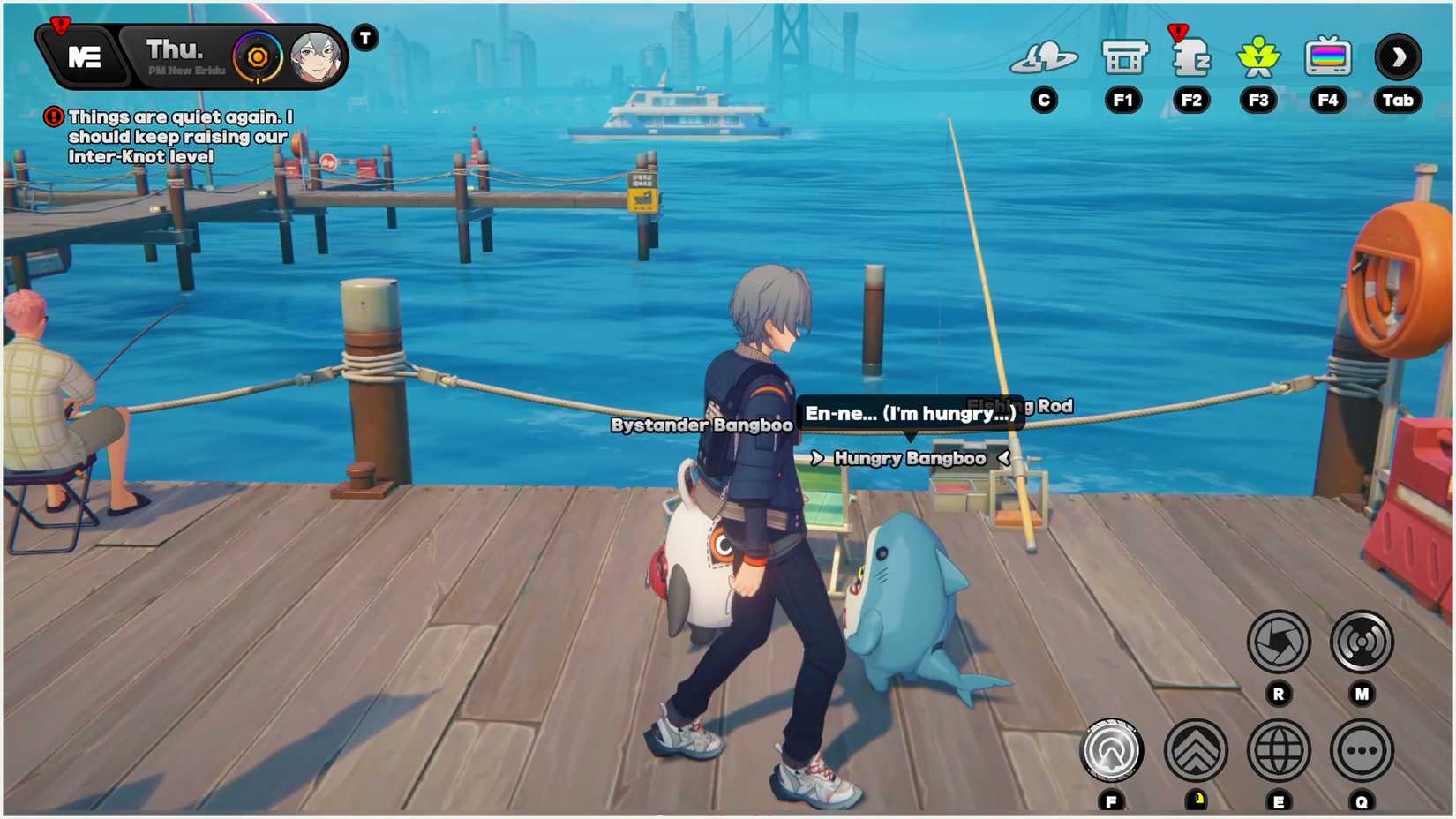This screenshot has height=819, width=1456.
Task: Open more actions via the ellipsis icon above Q
Action: 1360,750
